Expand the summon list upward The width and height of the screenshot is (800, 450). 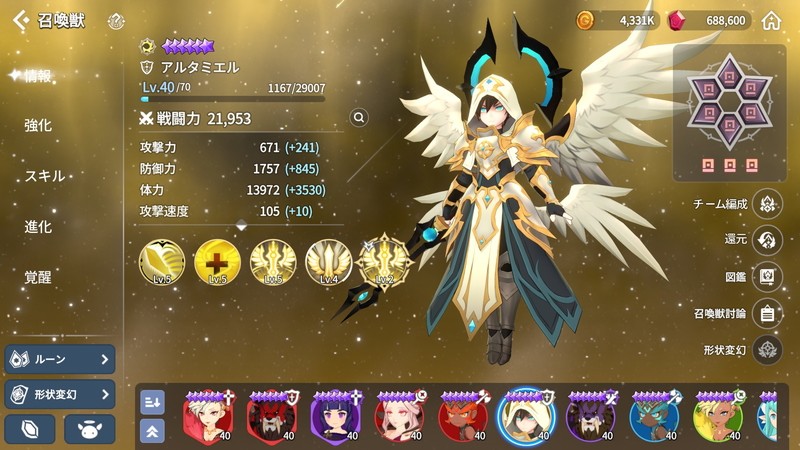pos(152,431)
